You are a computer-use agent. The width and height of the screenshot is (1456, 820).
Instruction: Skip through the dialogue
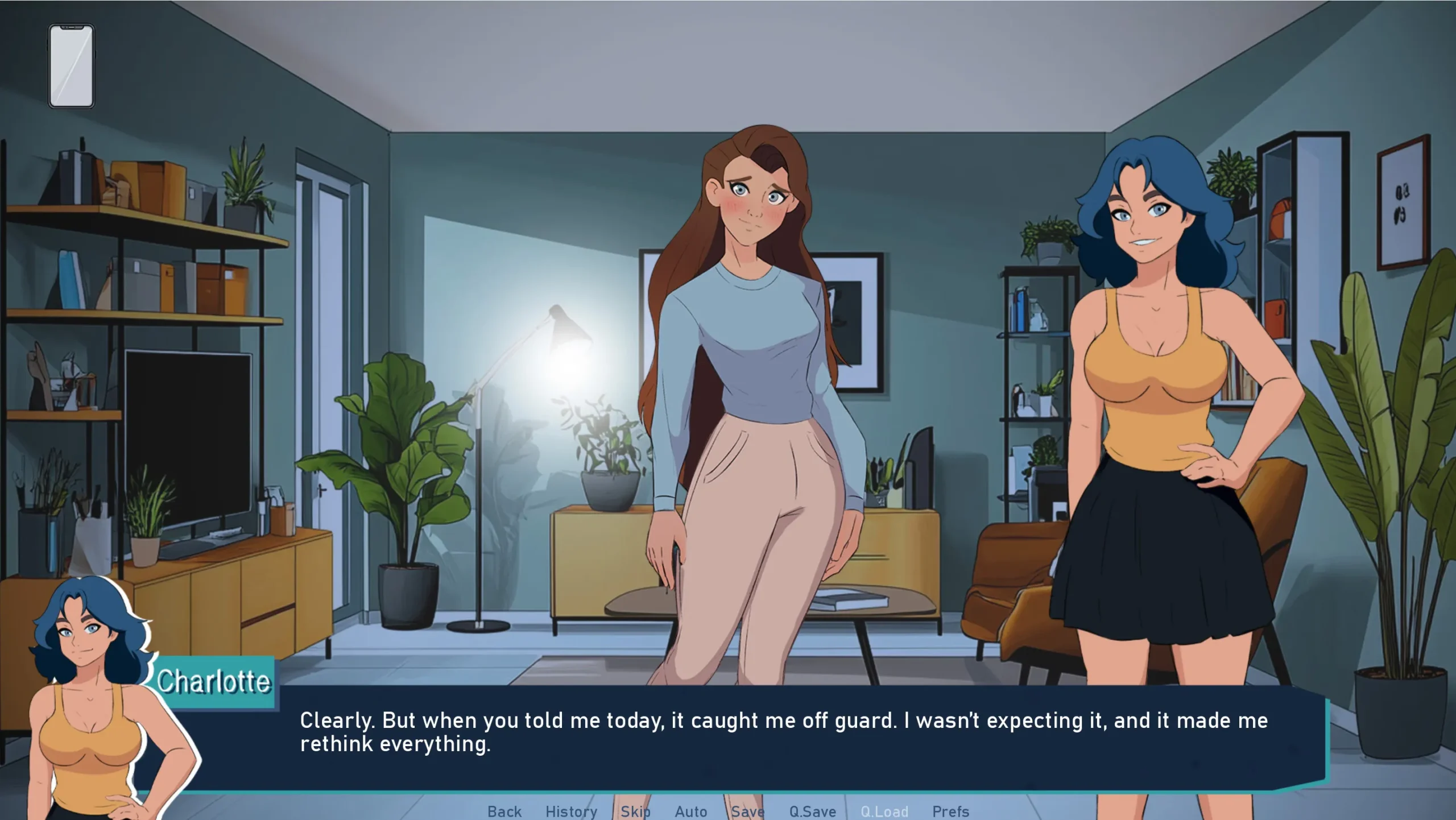pyautogui.click(x=635, y=811)
